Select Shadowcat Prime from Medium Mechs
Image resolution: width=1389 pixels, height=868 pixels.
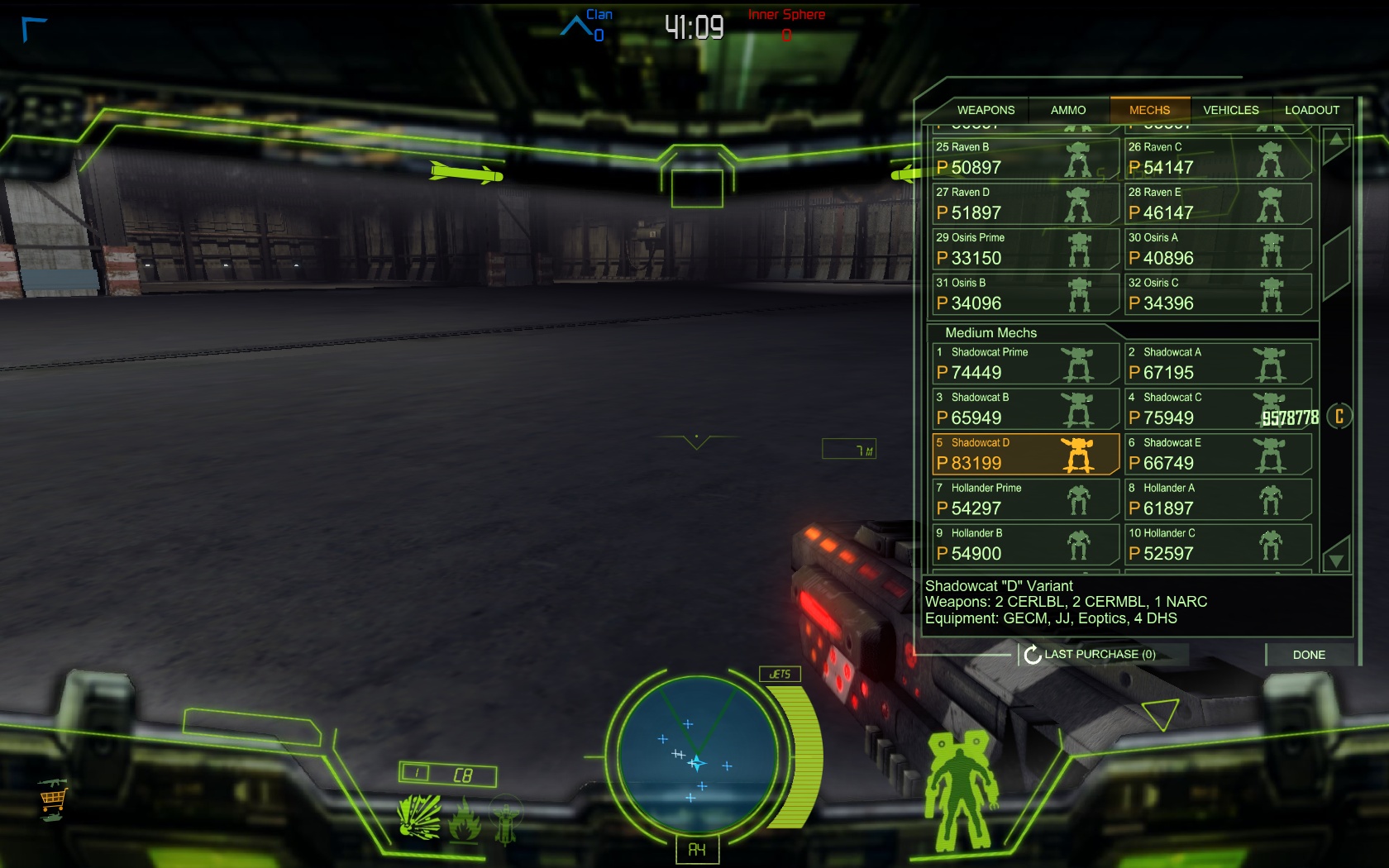pos(1024,363)
